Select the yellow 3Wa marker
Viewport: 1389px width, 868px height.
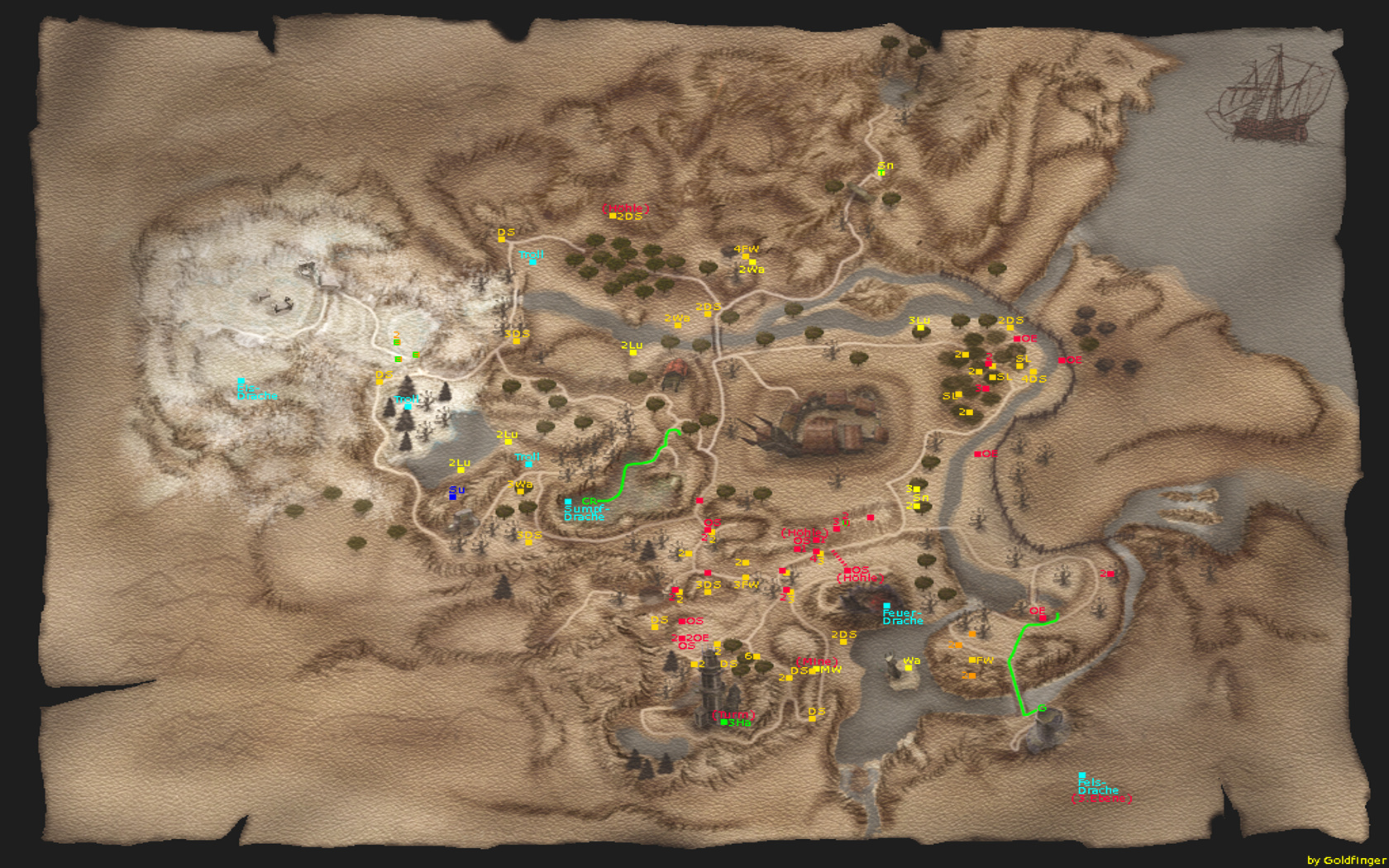point(520,491)
